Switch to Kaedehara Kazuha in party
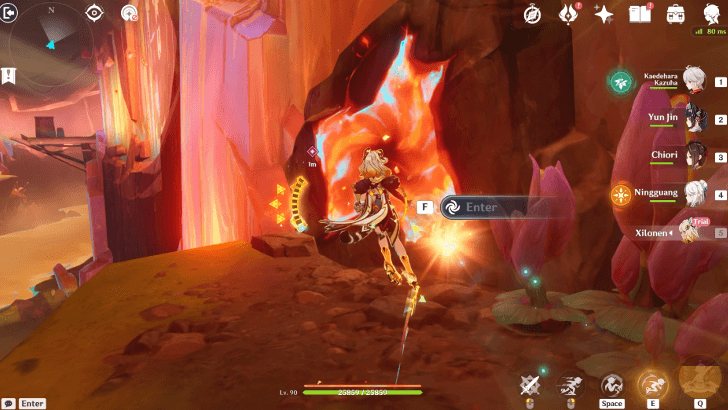728x410 pixels. pyautogui.click(x=690, y=82)
